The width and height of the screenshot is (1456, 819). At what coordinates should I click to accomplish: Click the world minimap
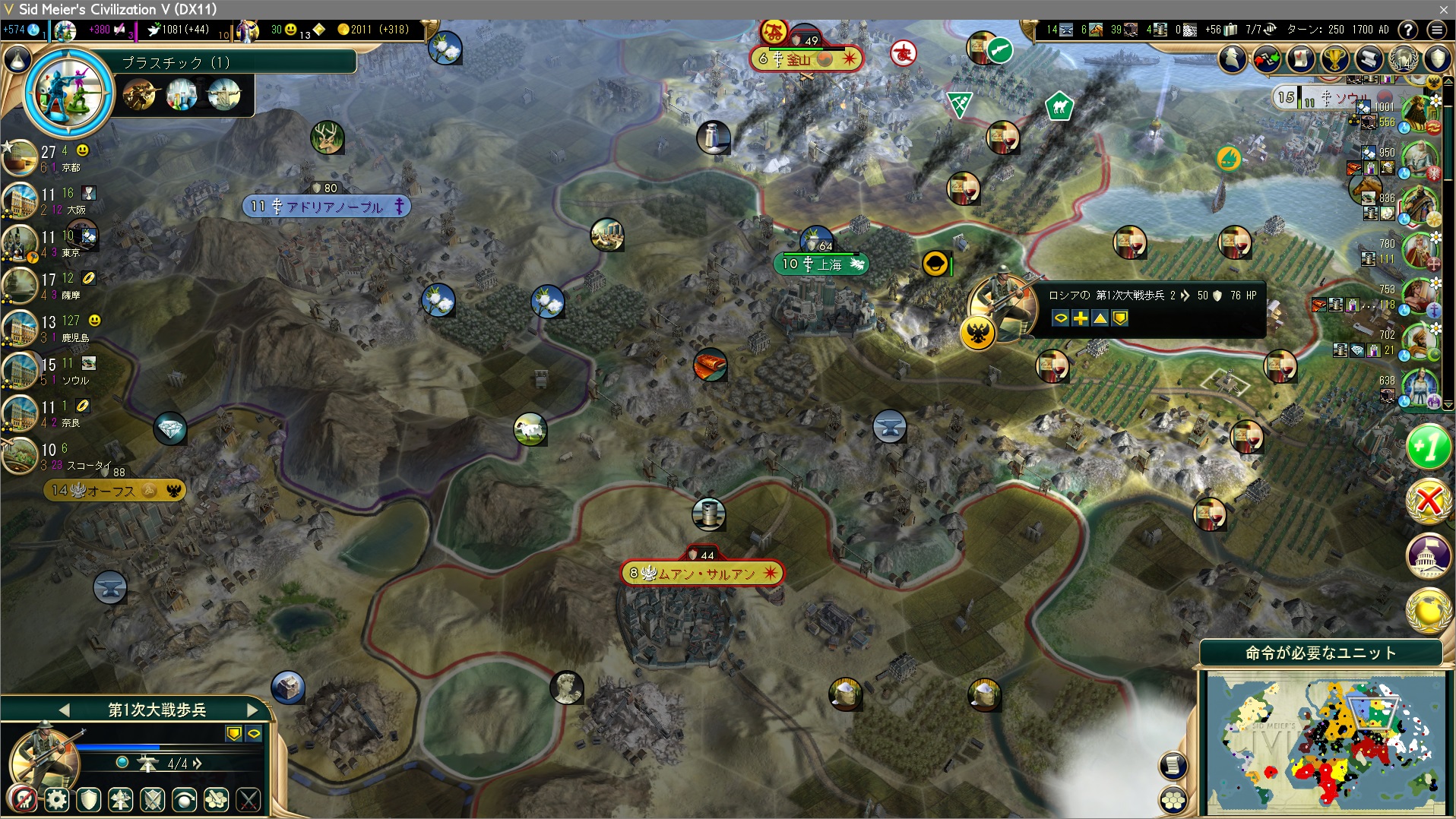point(1325,741)
